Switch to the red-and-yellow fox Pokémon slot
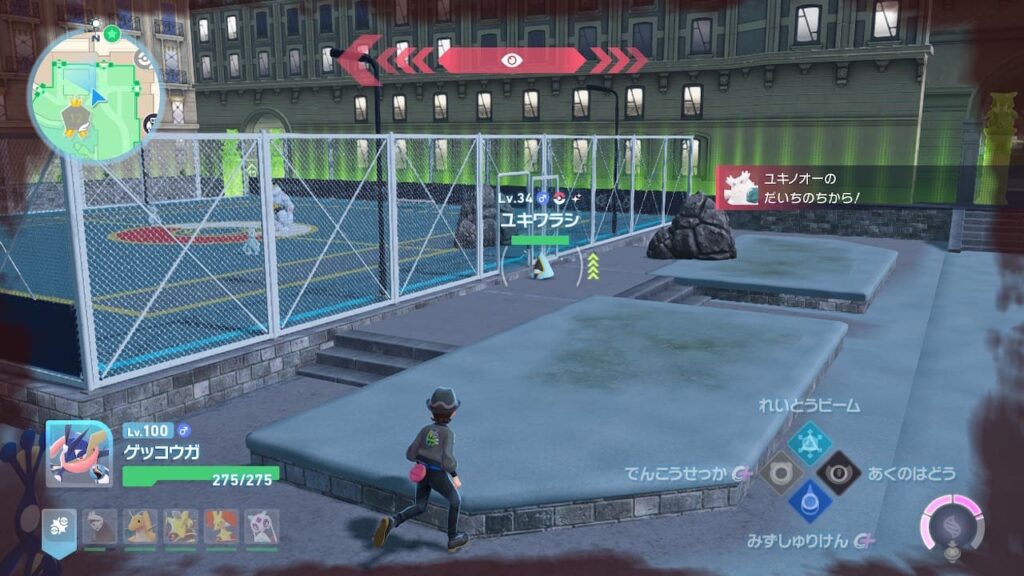Image resolution: width=1024 pixels, height=576 pixels. (221, 527)
